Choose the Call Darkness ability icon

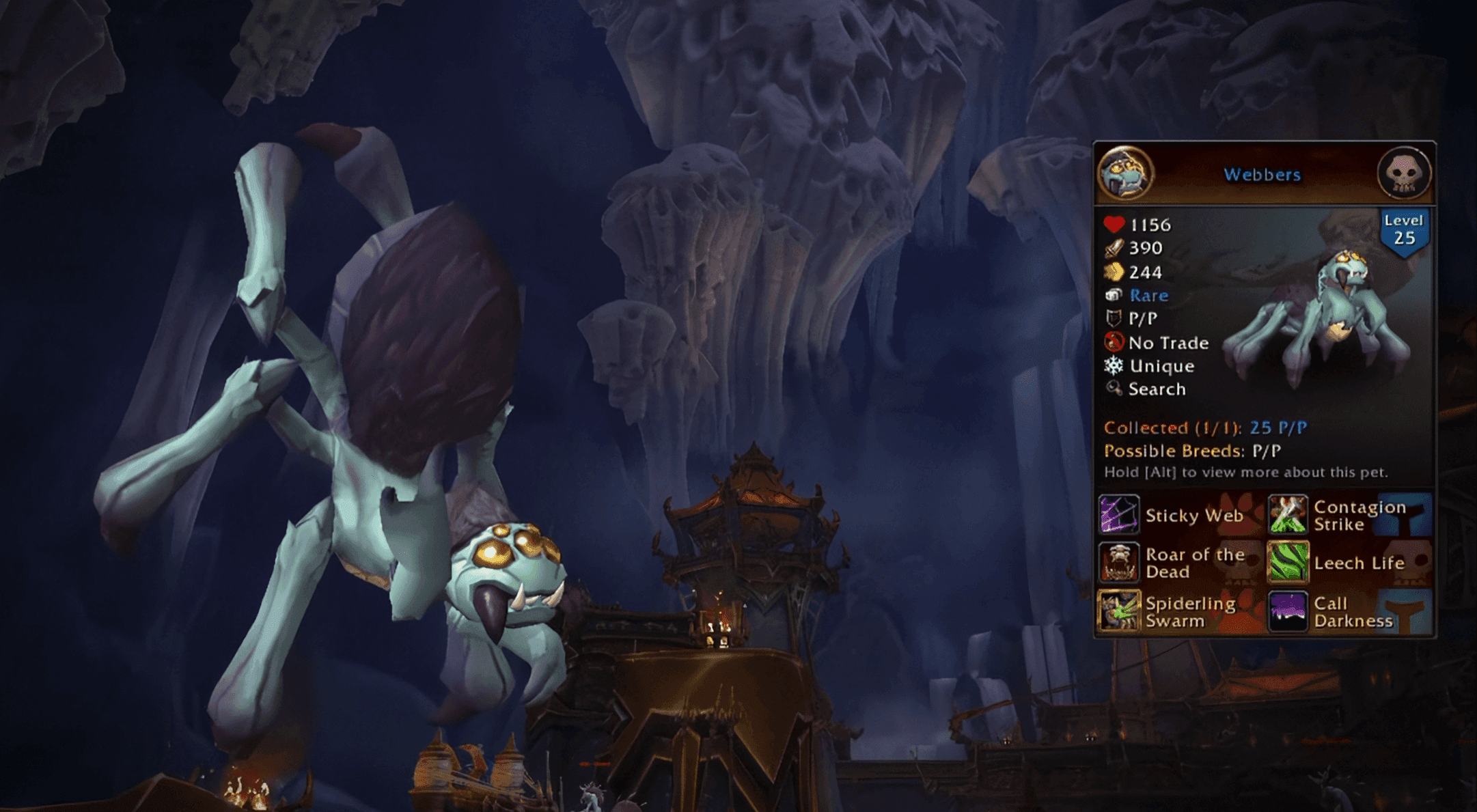tap(1288, 611)
